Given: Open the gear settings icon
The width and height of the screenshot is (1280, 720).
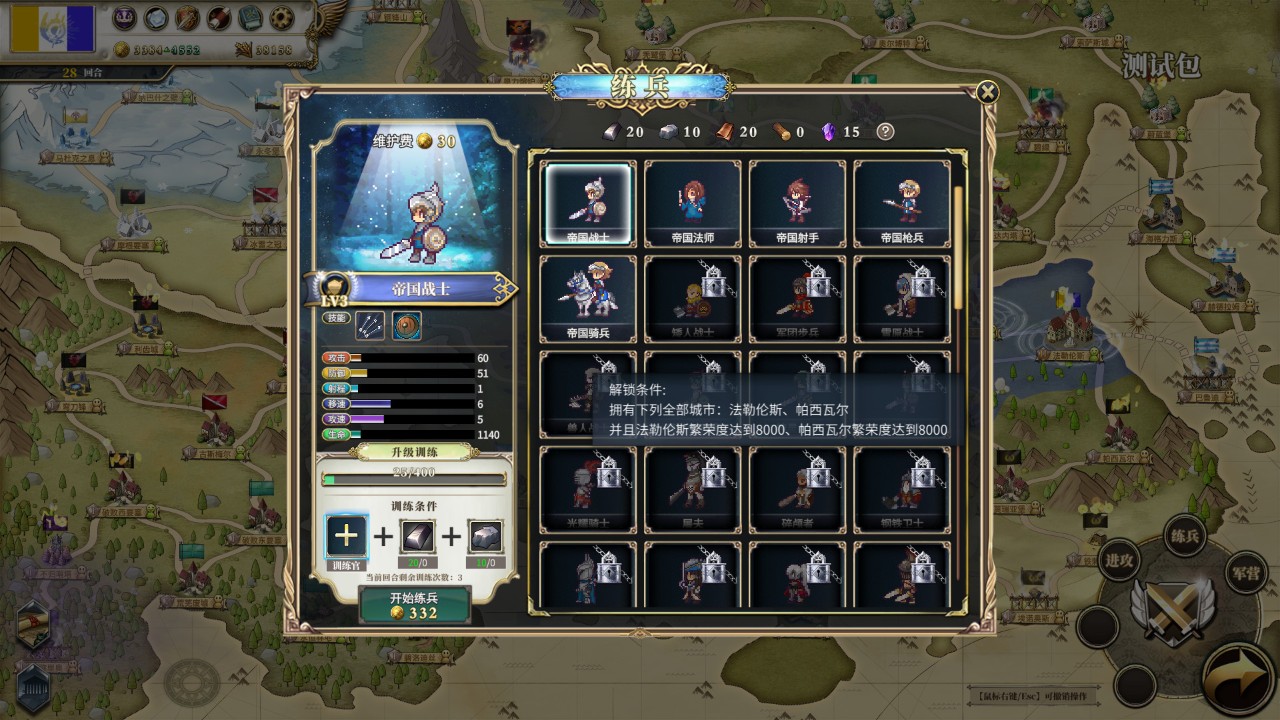Looking at the screenshot, I should click(284, 18).
